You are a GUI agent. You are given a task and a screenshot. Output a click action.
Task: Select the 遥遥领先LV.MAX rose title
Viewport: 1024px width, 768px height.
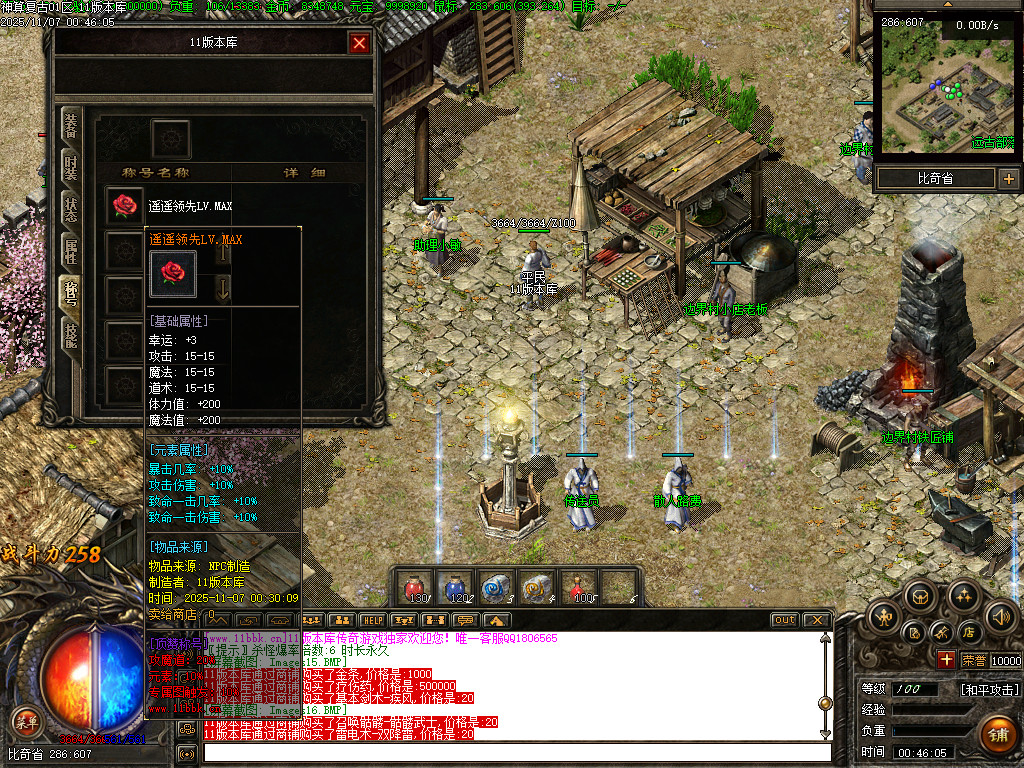[x=125, y=206]
